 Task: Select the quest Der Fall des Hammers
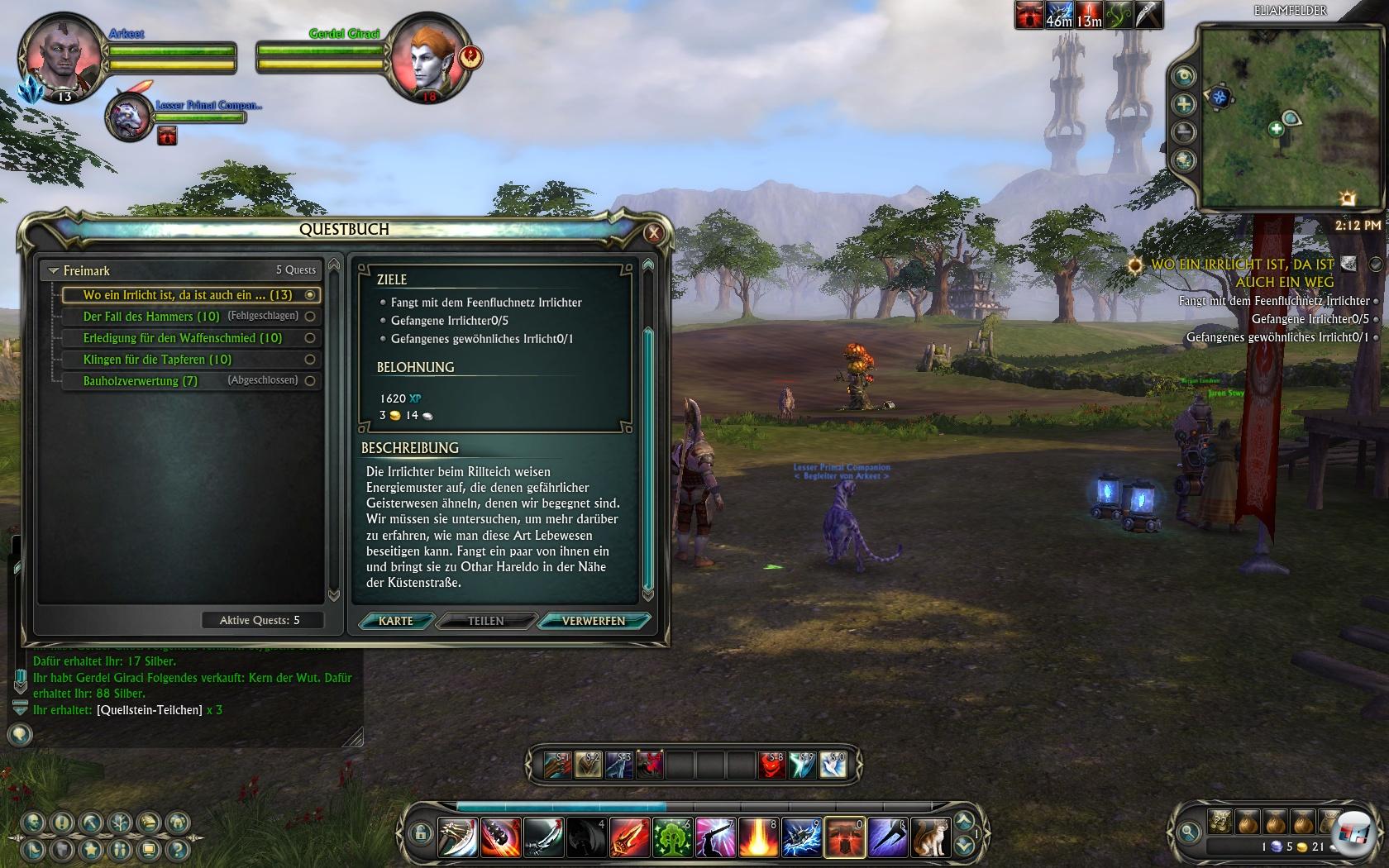151,317
